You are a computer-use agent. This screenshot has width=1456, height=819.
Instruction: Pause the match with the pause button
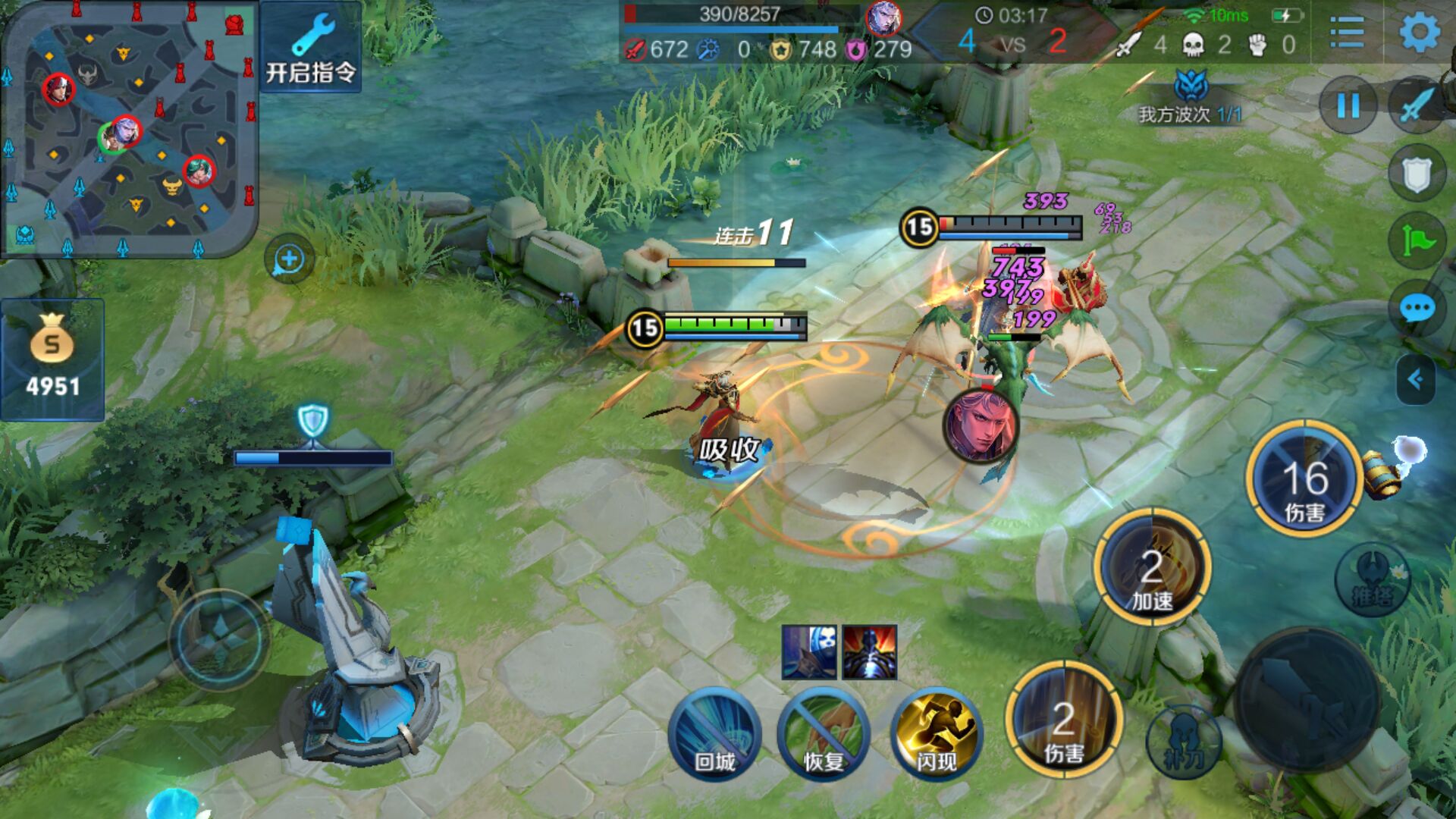[x=1348, y=105]
